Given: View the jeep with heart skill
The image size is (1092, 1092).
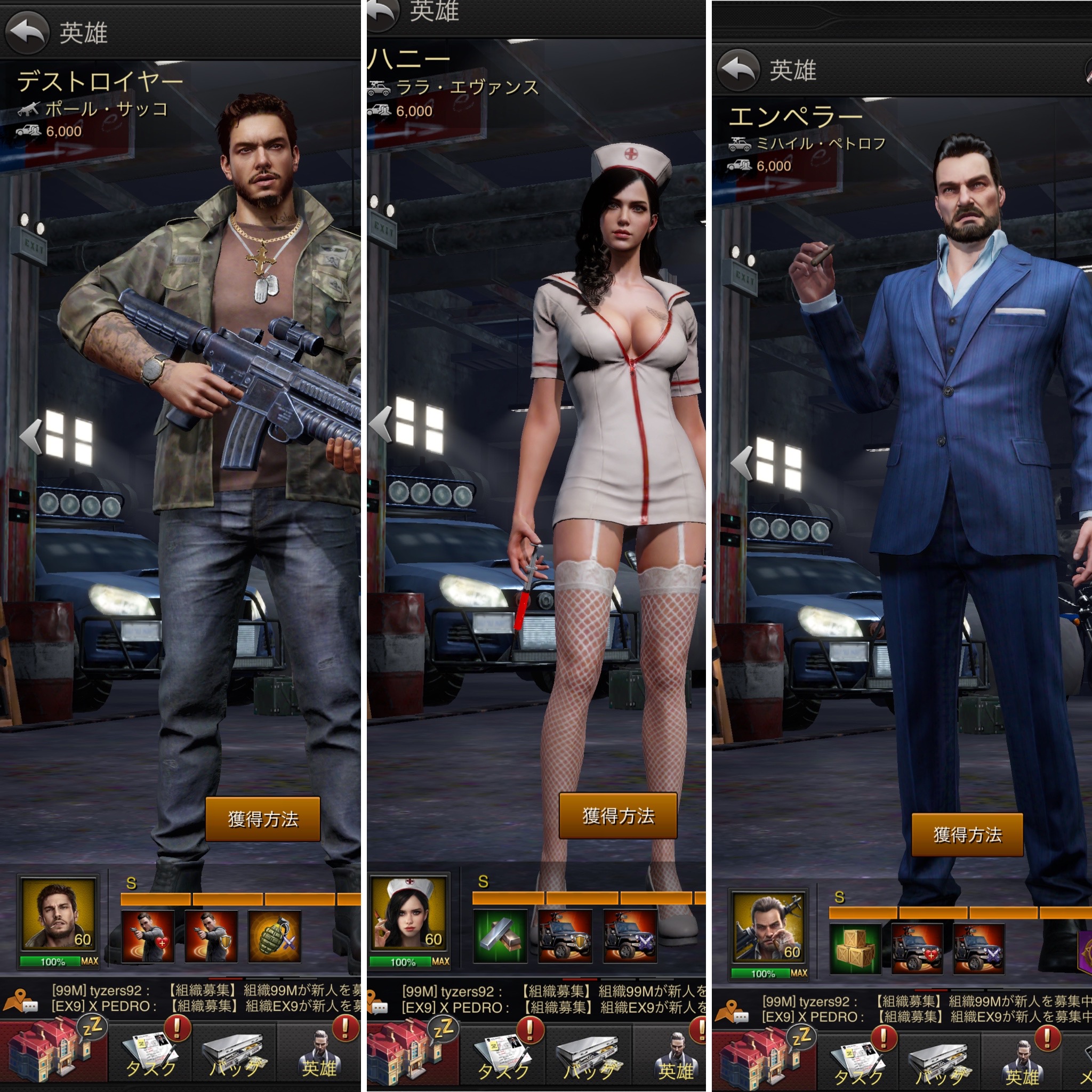Looking at the screenshot, I should tap(917, 949).
